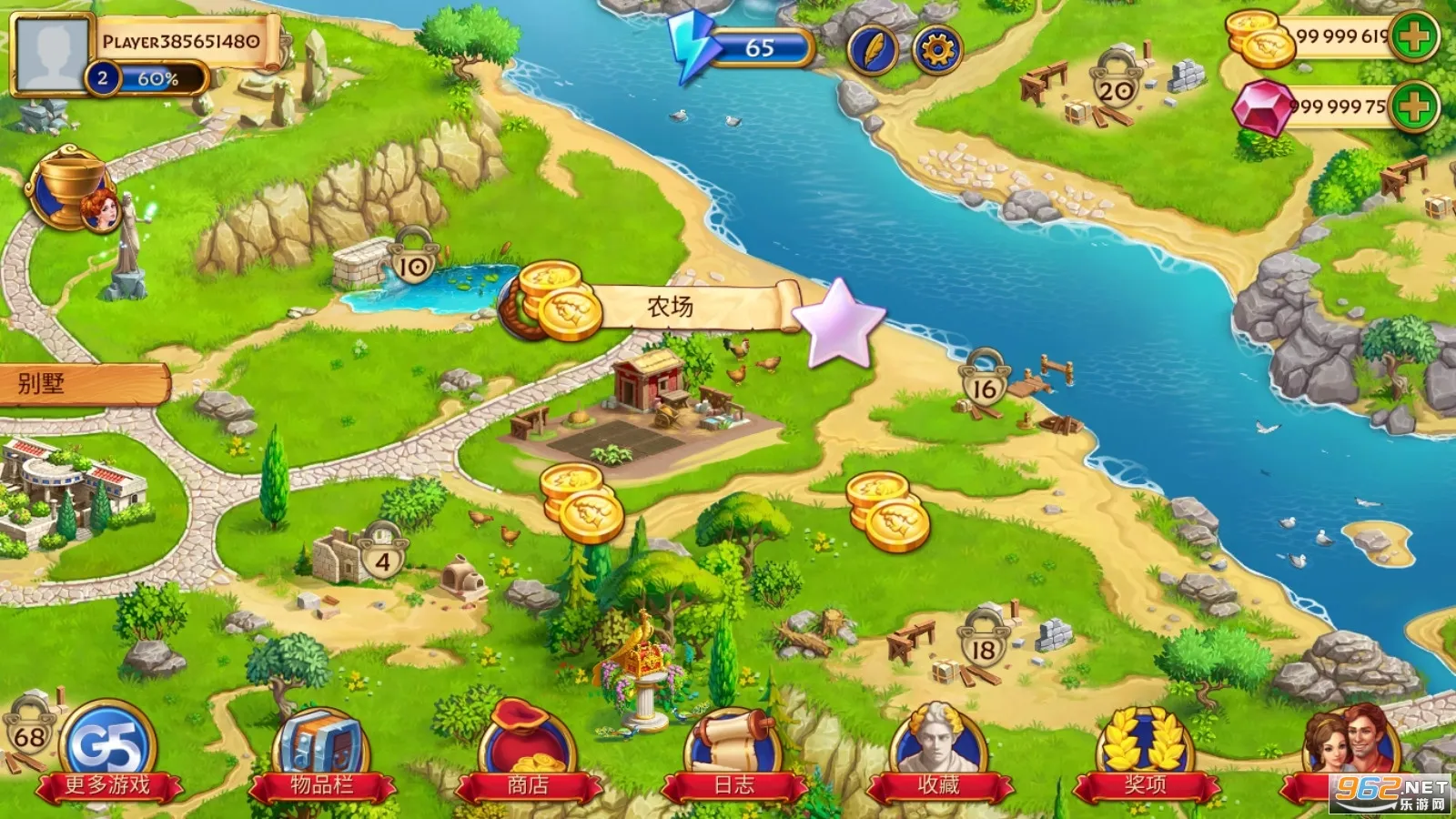Open the player profile avatar

tap(52, 53)
